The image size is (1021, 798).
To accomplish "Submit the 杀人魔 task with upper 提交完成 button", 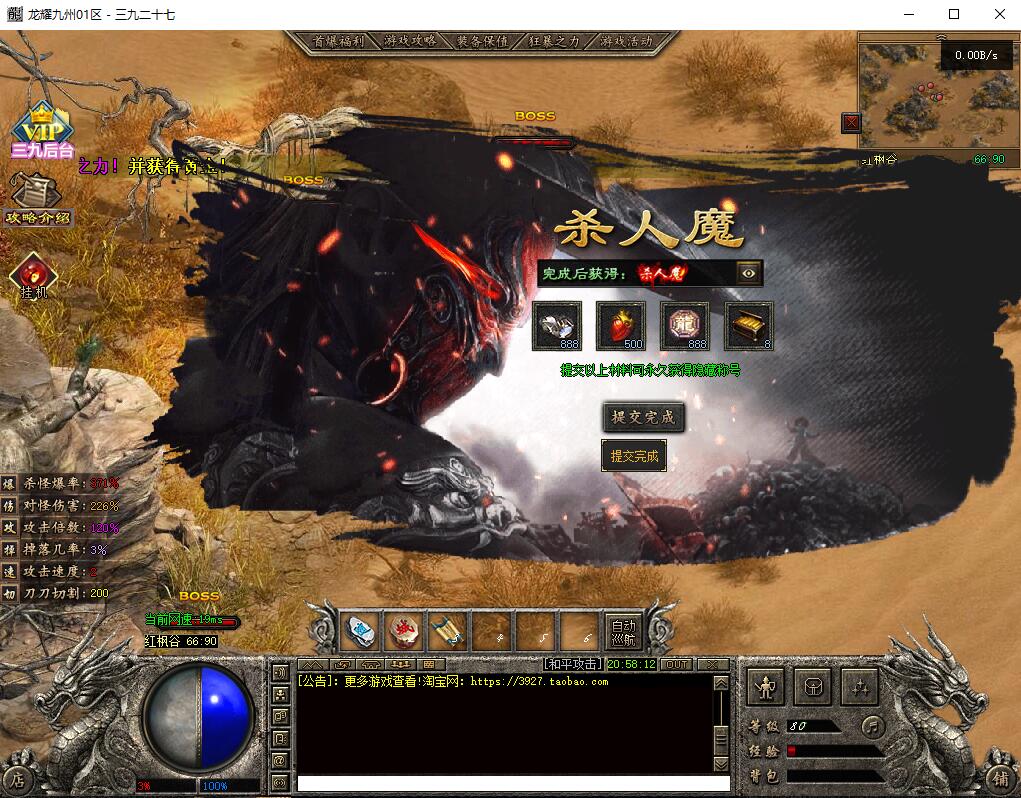I will point(644,417).
